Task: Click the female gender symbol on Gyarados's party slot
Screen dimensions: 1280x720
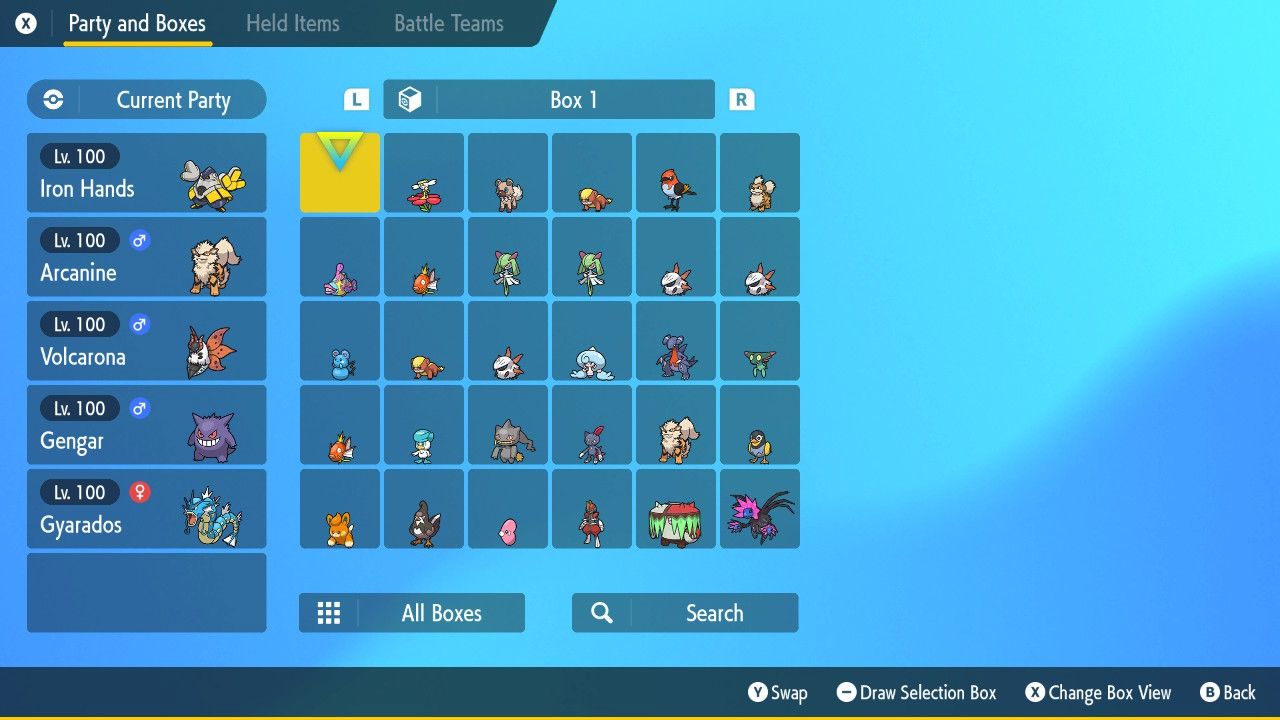Action: click(x=140, y=492)
